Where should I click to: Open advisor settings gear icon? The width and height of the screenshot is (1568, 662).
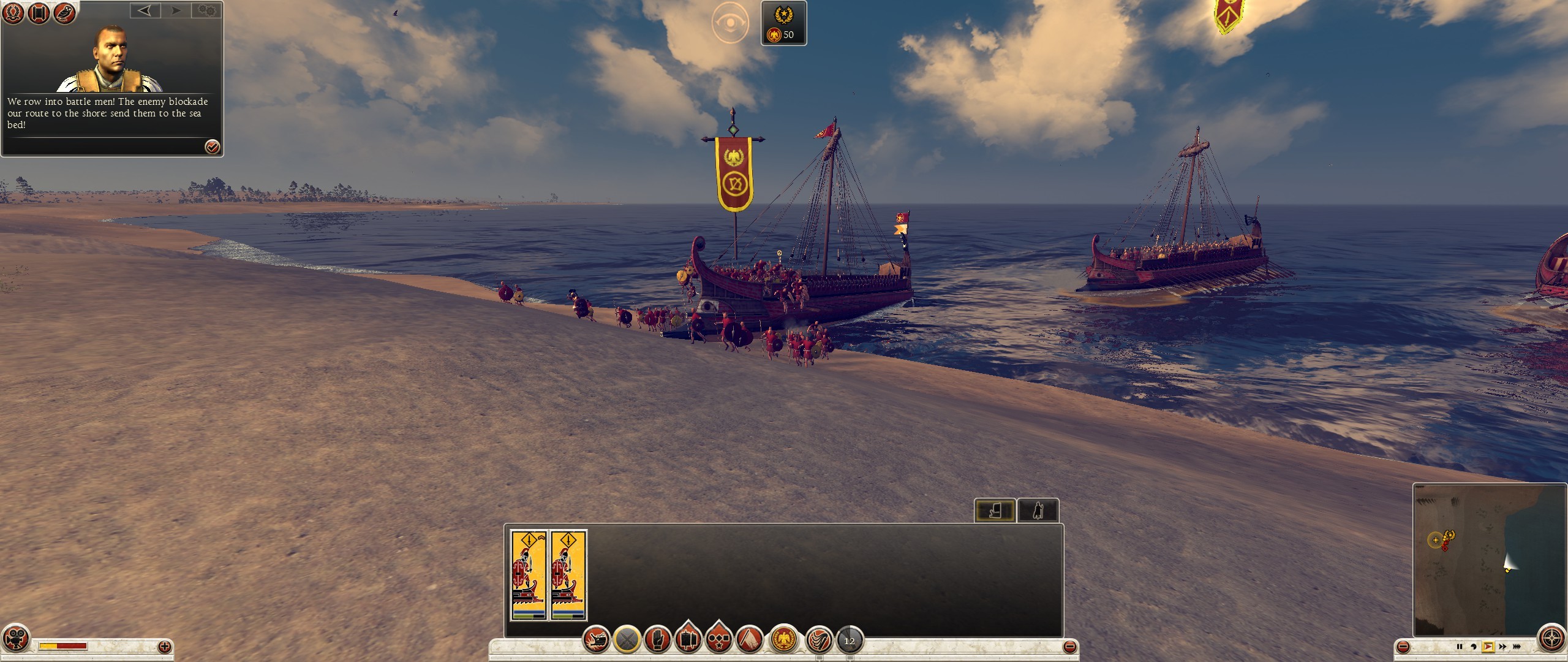click(207, 10)
